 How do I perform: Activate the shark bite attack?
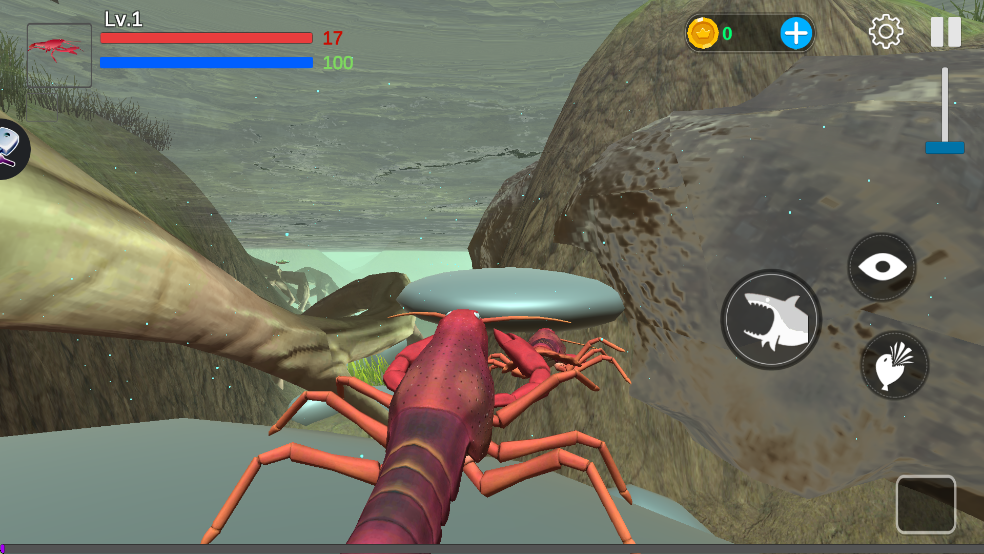(x=771, y=320)
